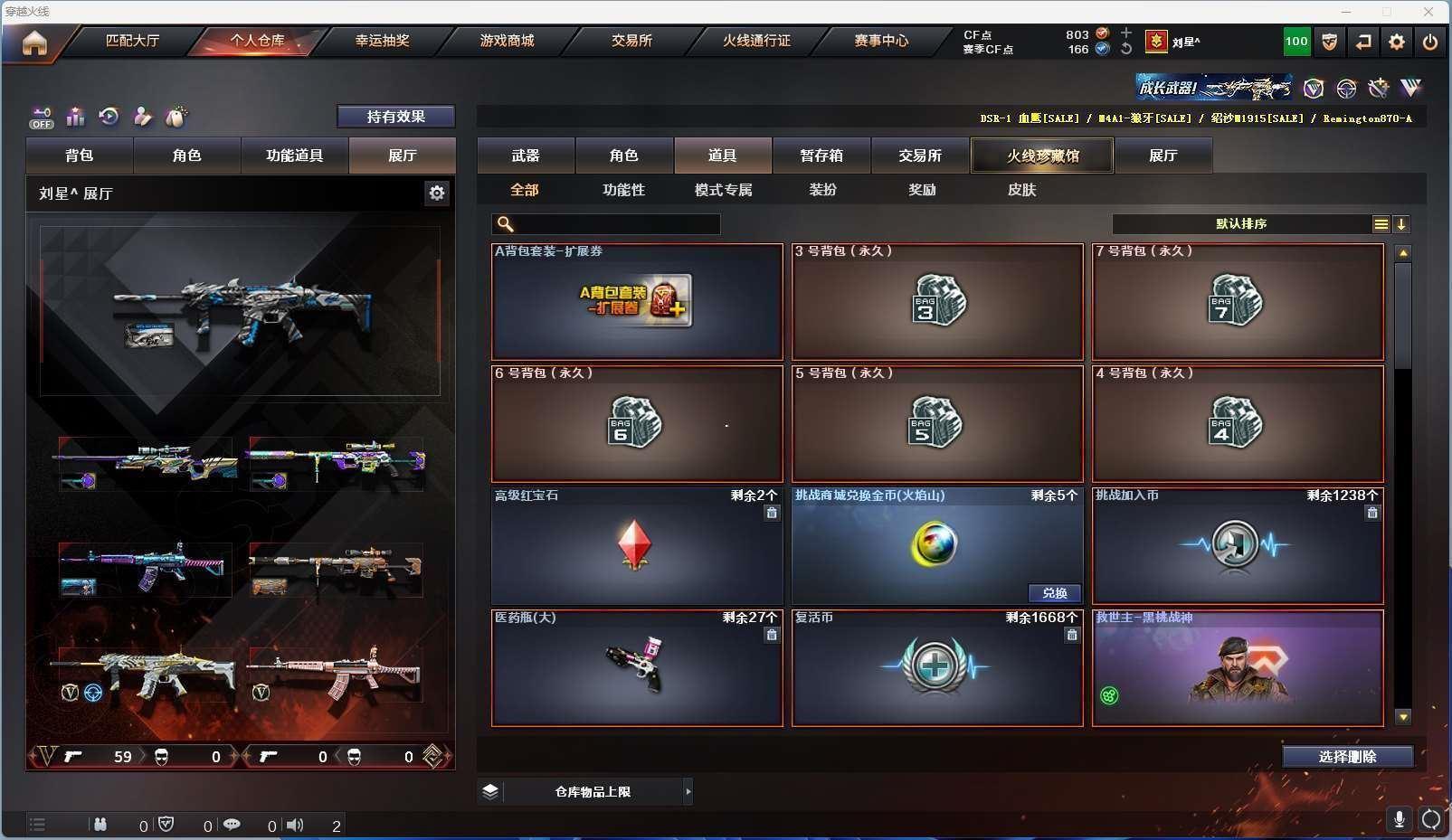Click the 兑换 exchange button
The image size is (1452, 840).
pos(1055,593)
